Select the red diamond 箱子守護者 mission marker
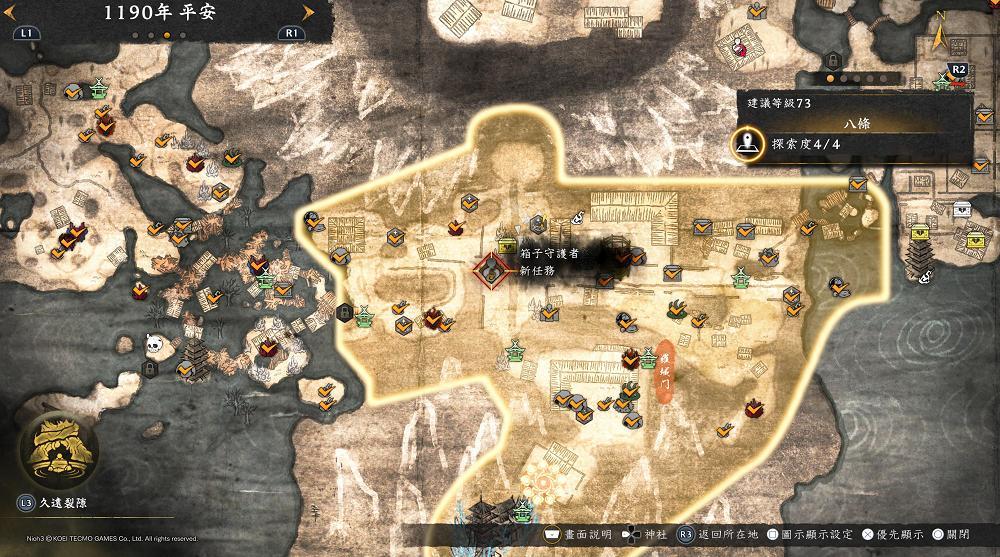The image size is (1000, 557). coord(490,269)
